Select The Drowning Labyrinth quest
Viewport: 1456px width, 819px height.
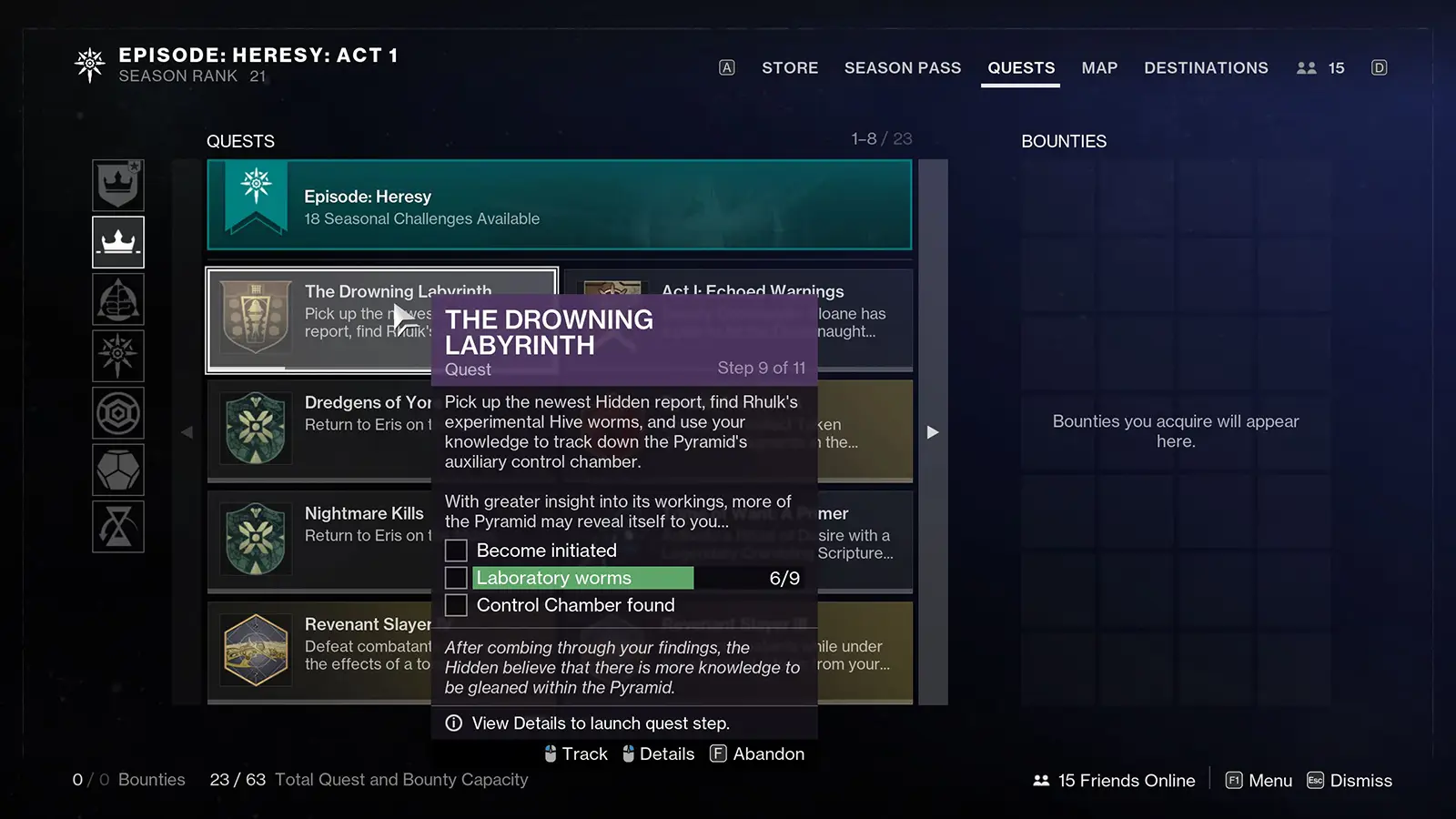tap(318, 319)
